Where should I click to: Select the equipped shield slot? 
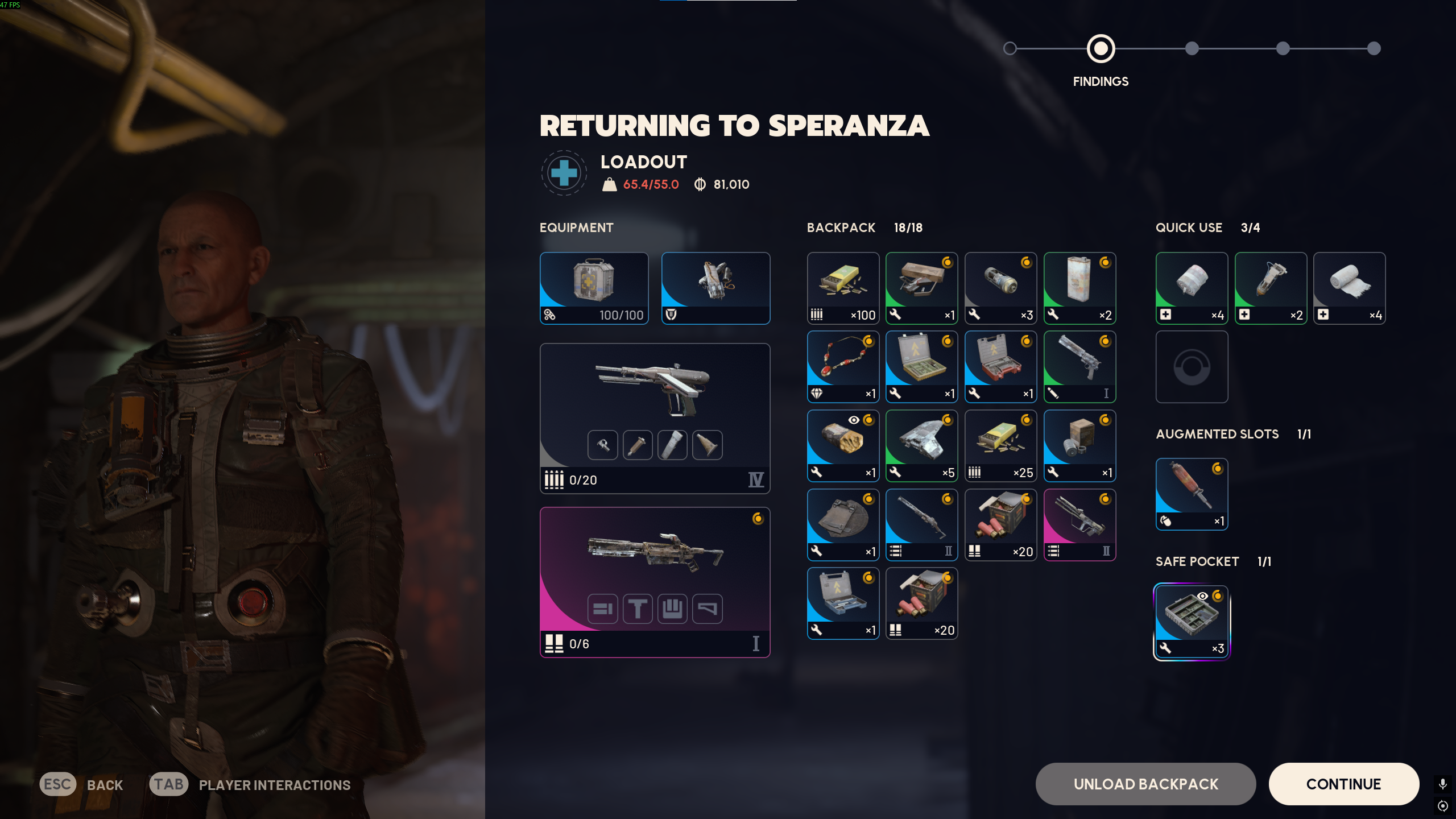point(715,288)
